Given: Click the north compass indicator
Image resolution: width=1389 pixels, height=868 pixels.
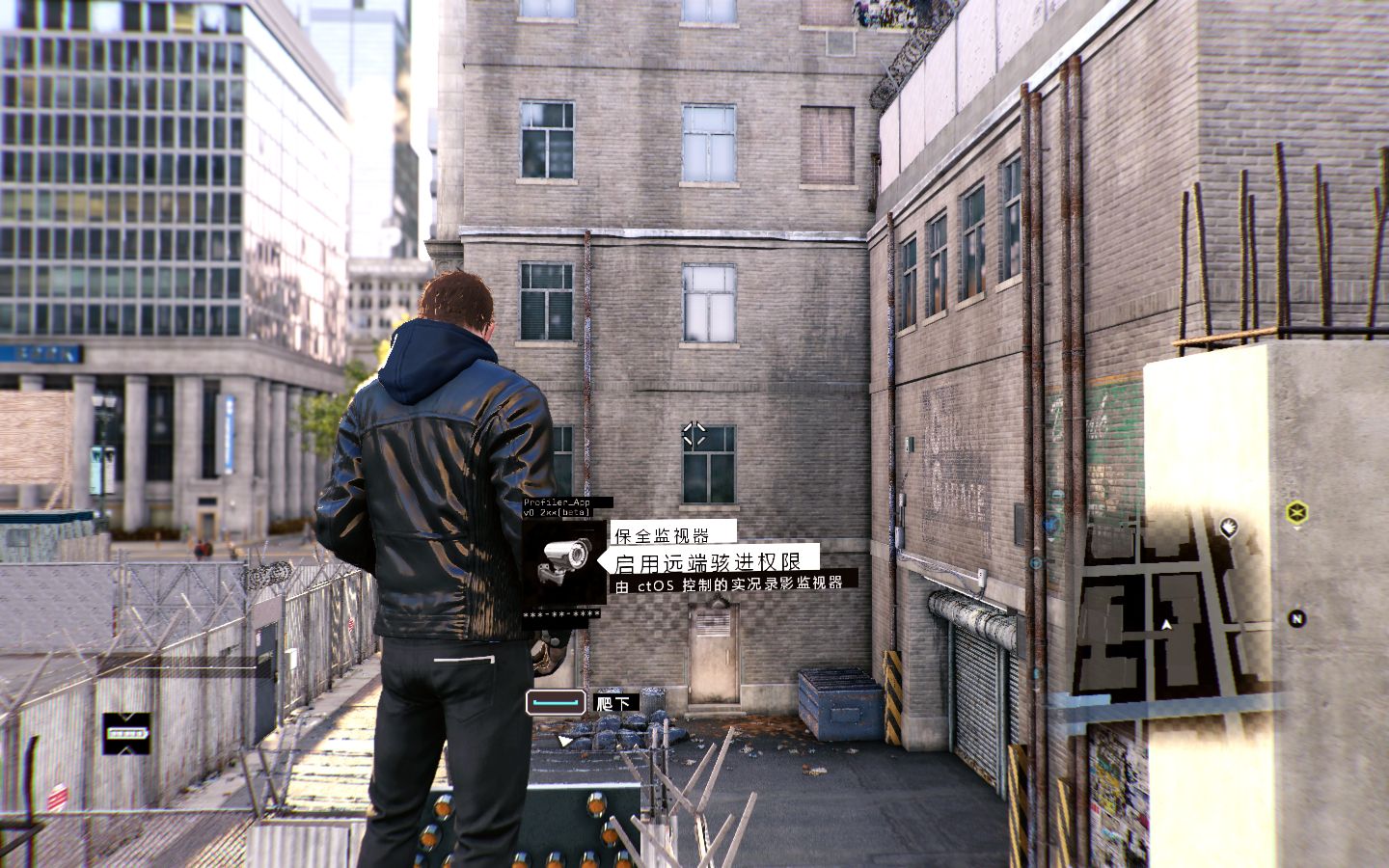Looking at the screenshot, I should (1297, 619).
